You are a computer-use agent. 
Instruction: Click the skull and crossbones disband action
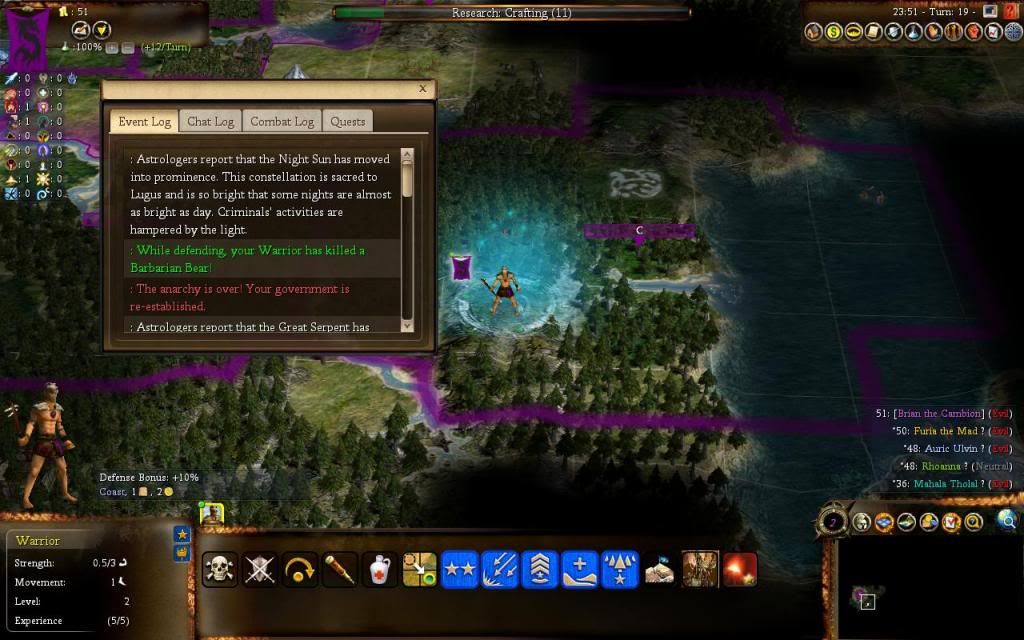tap(220, 569)
